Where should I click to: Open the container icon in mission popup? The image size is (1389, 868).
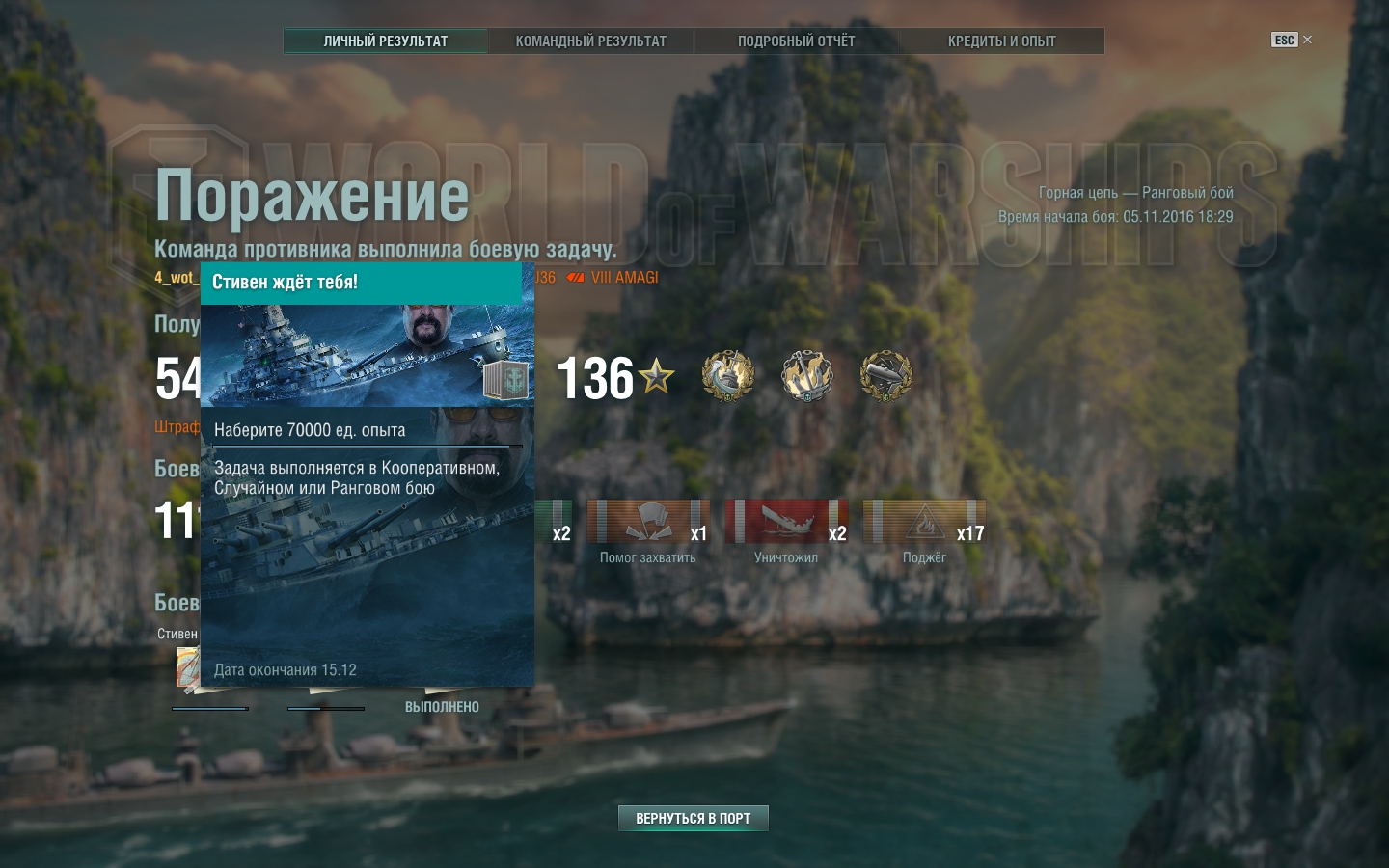505,380
